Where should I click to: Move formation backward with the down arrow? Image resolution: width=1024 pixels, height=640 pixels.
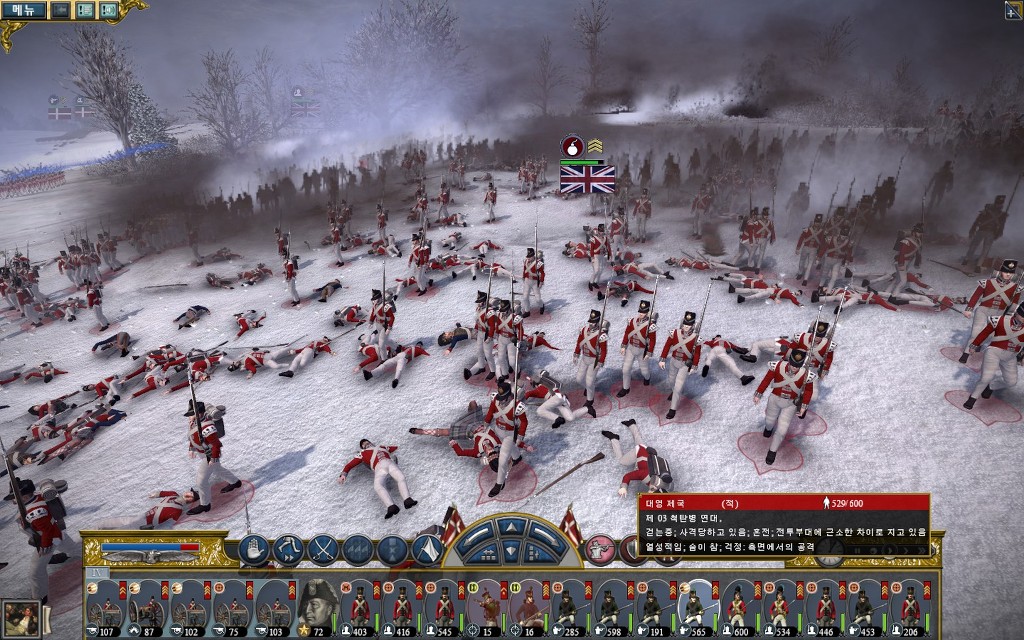(511, 552)
